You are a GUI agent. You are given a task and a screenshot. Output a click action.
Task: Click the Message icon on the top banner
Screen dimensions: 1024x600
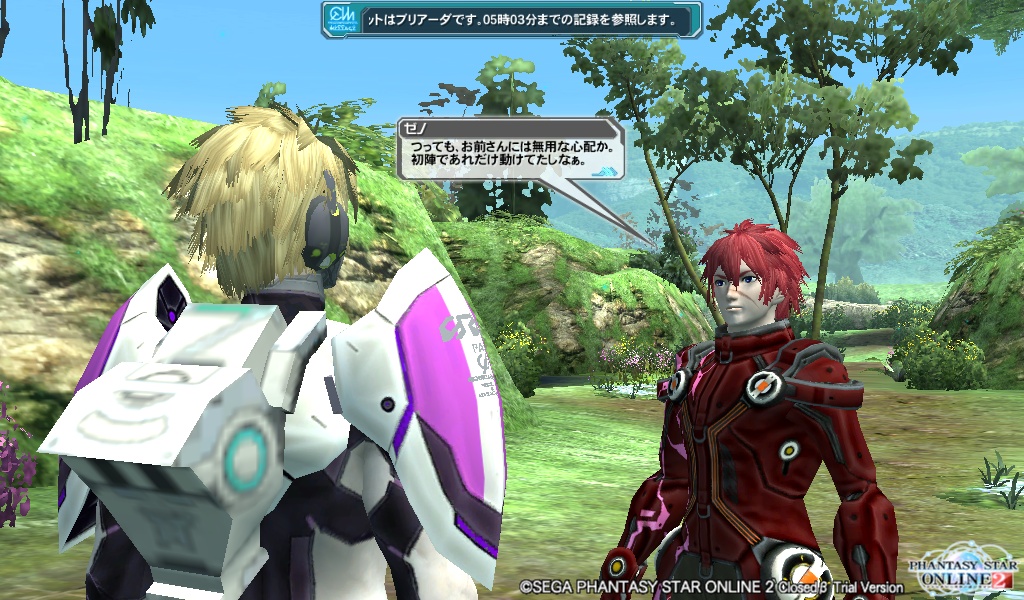pos(341,20)
